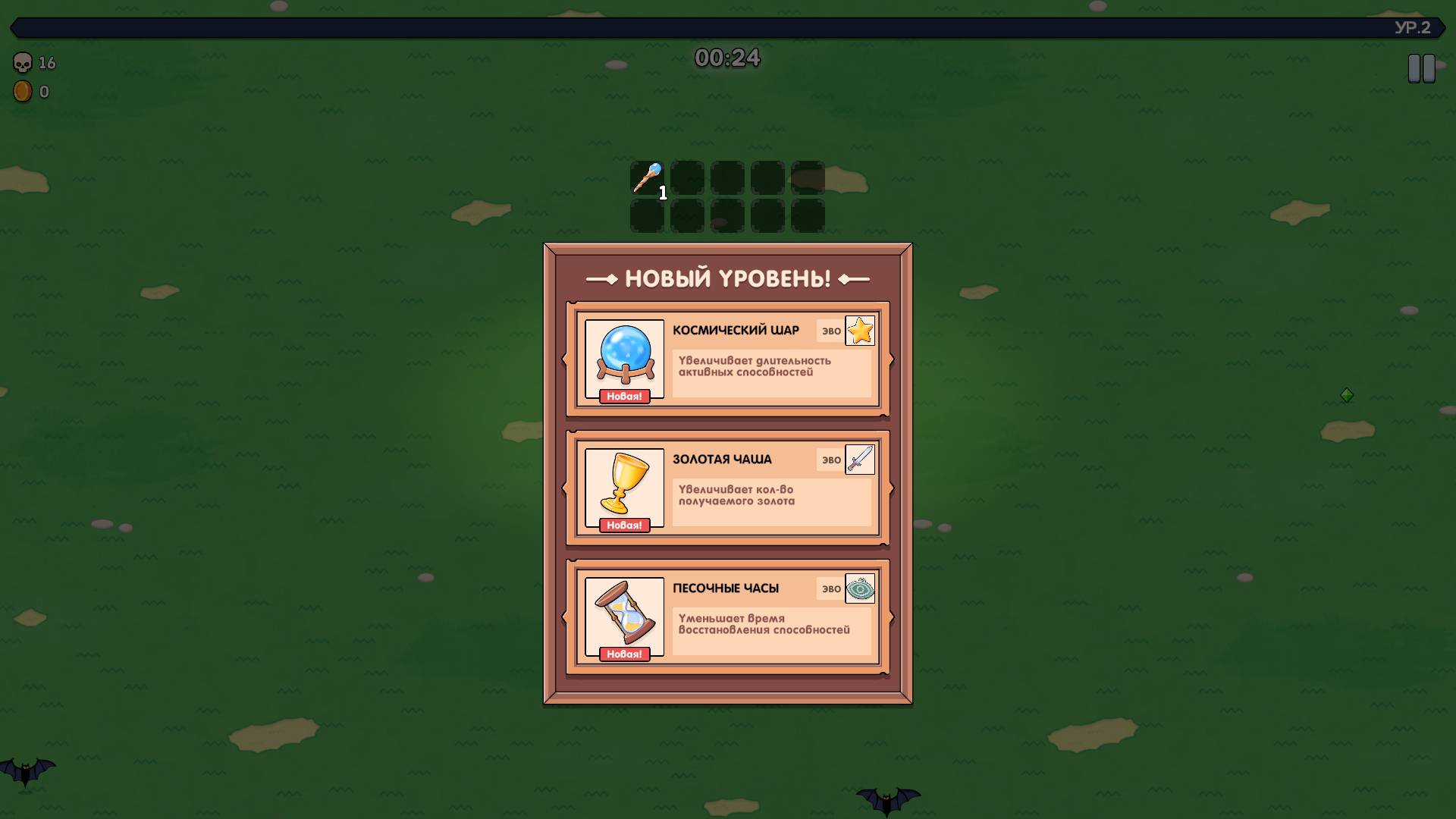
Task: Select the hourglass icon of Песочные часы
Action: (624, 613)
